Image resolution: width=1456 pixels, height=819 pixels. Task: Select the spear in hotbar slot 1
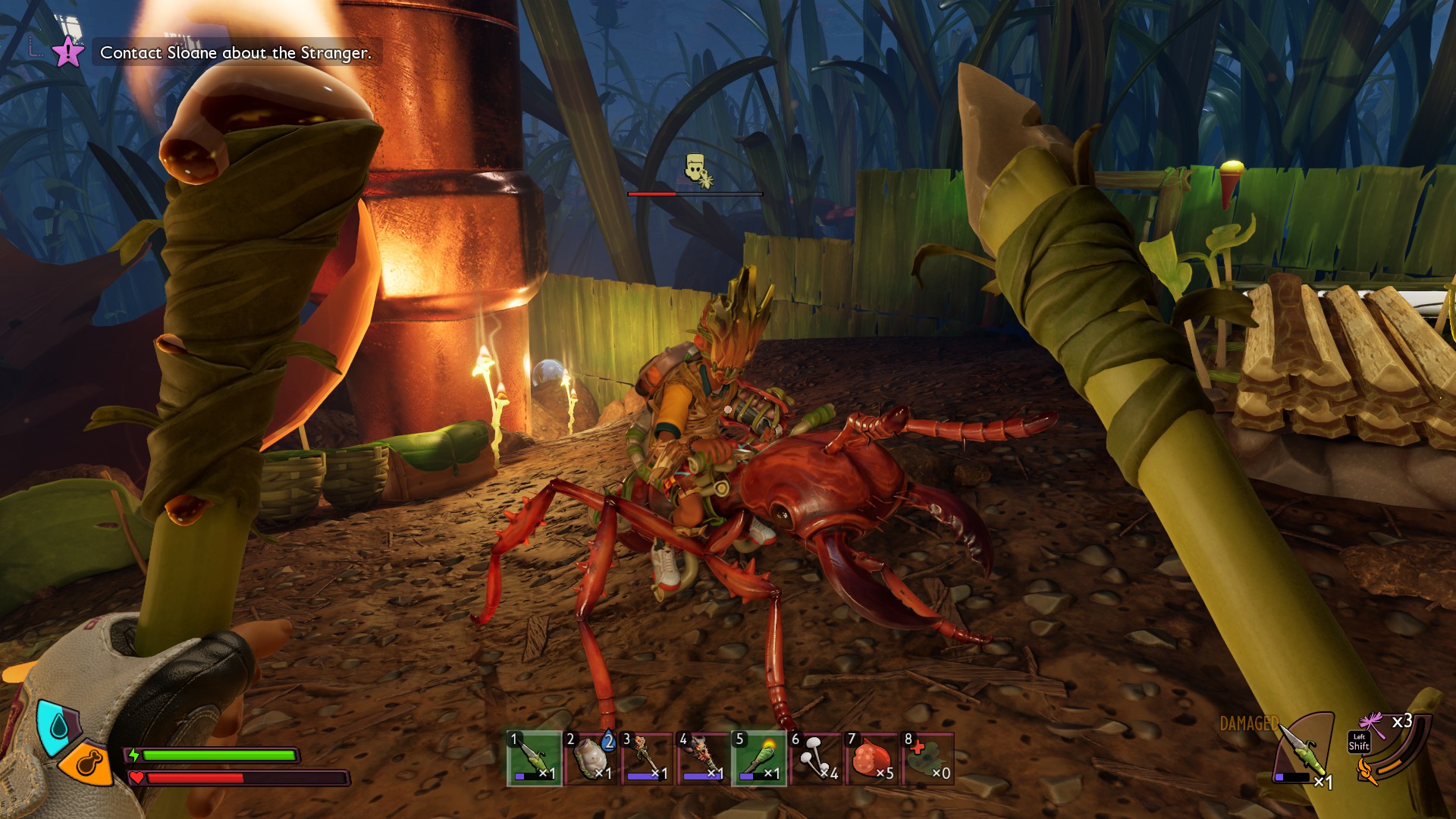point(535,758)
